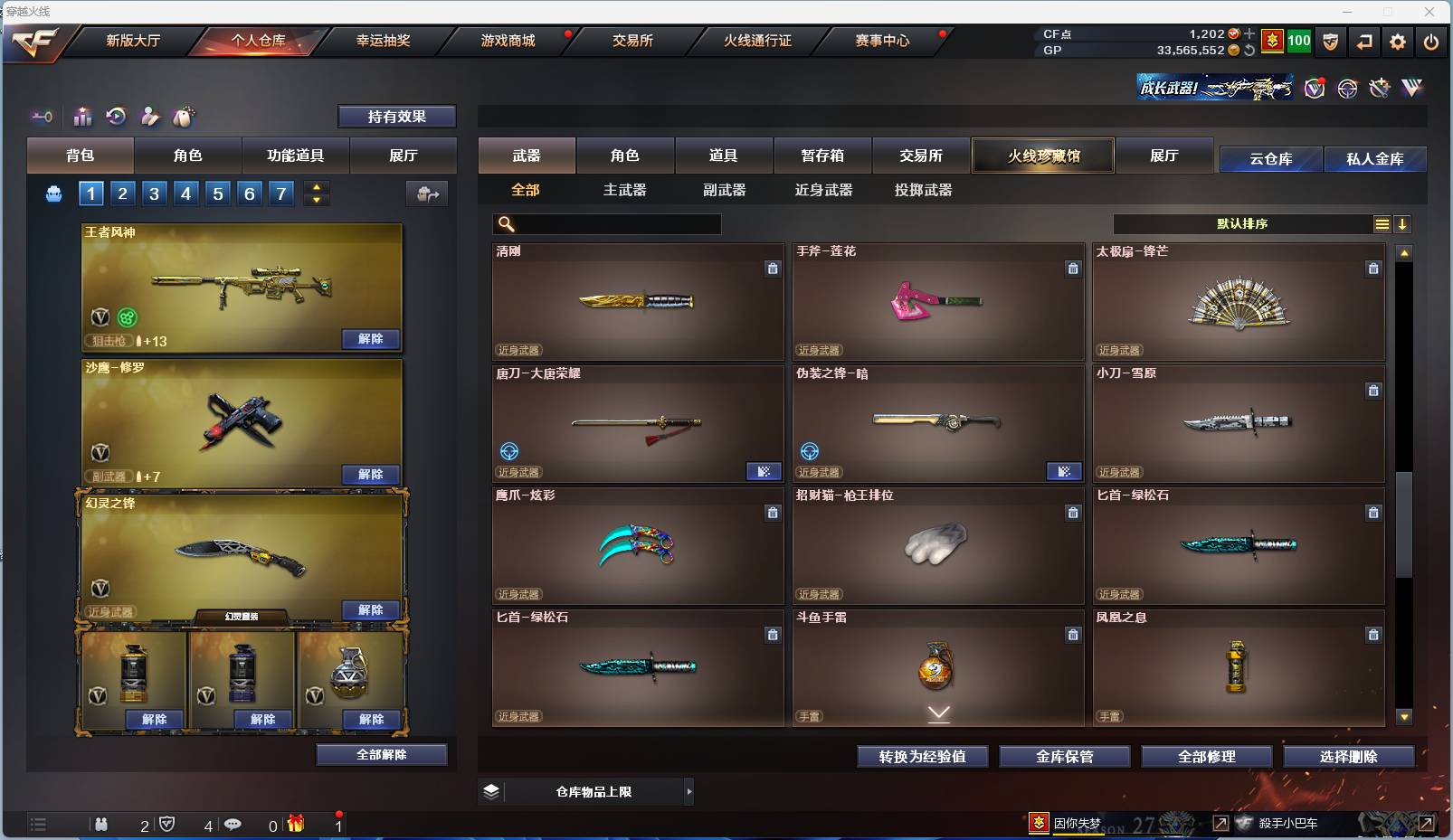Expand the 斗鱼手雷 card with its down chevron
The width and height of the screenshot is (1453, 840).
click(x=938, y=713)
